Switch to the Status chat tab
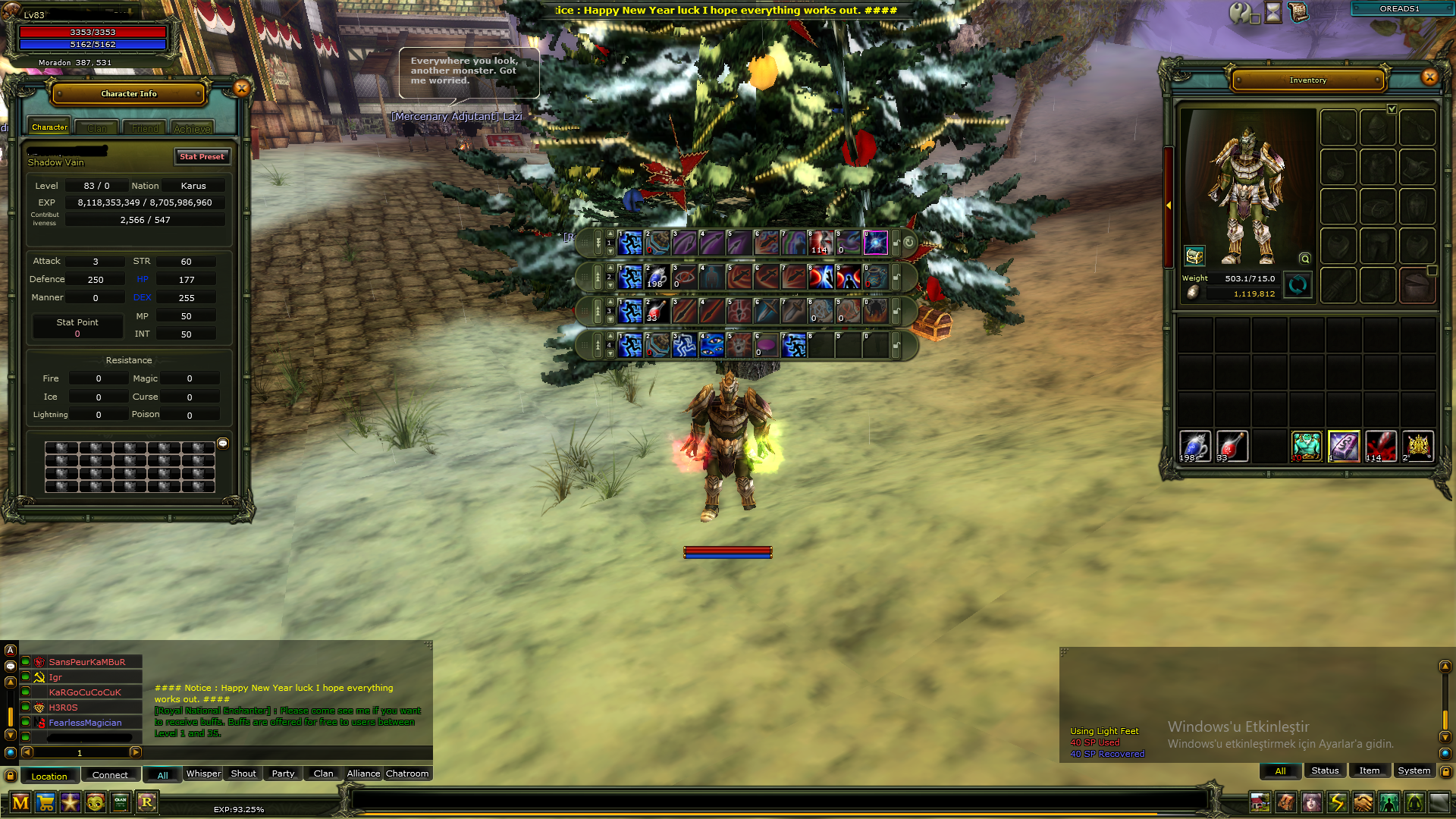 1325,770
